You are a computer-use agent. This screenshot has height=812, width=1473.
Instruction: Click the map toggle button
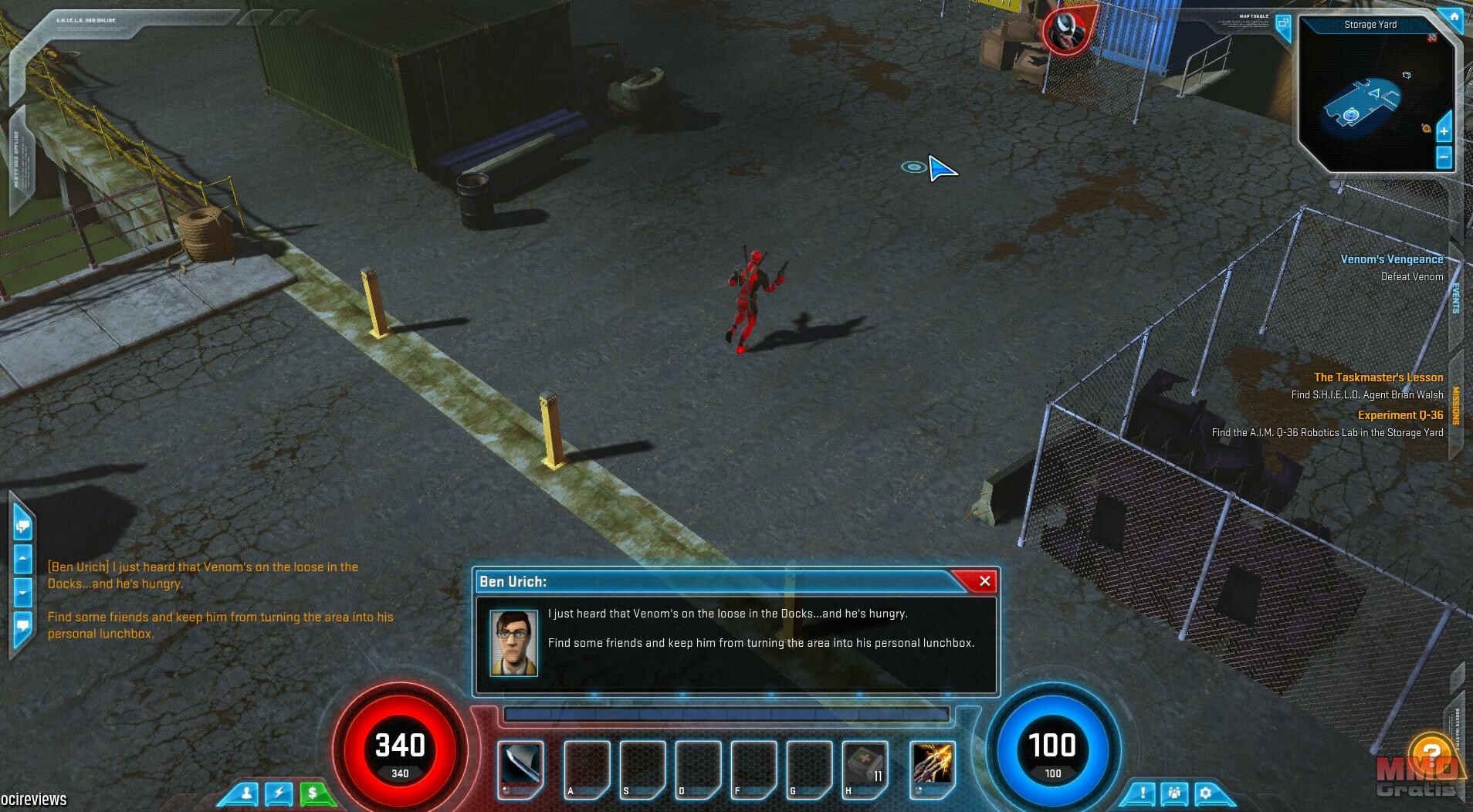[1282, 24]
